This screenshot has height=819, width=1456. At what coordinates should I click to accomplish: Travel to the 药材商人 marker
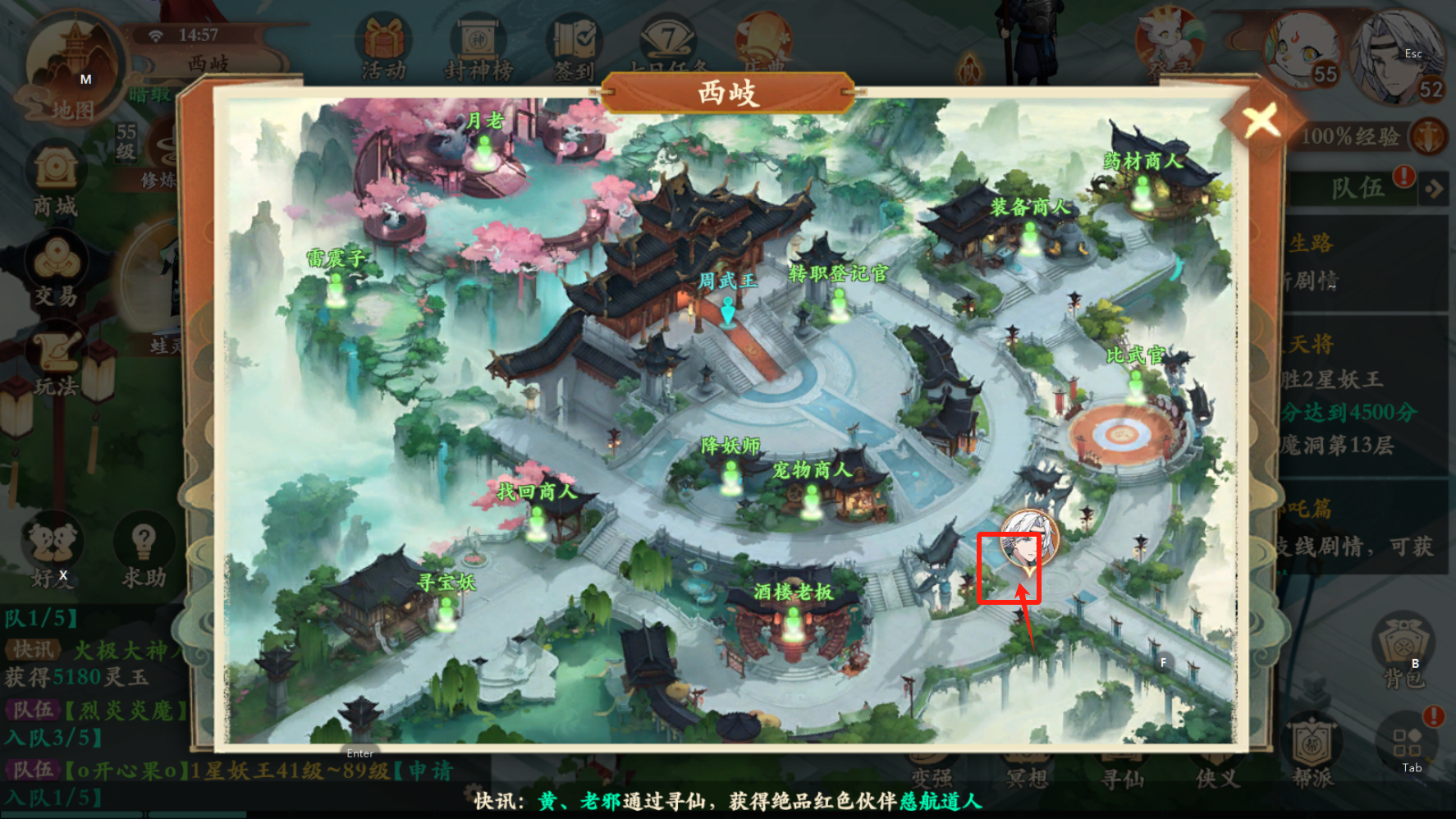tap(1142, 191)
